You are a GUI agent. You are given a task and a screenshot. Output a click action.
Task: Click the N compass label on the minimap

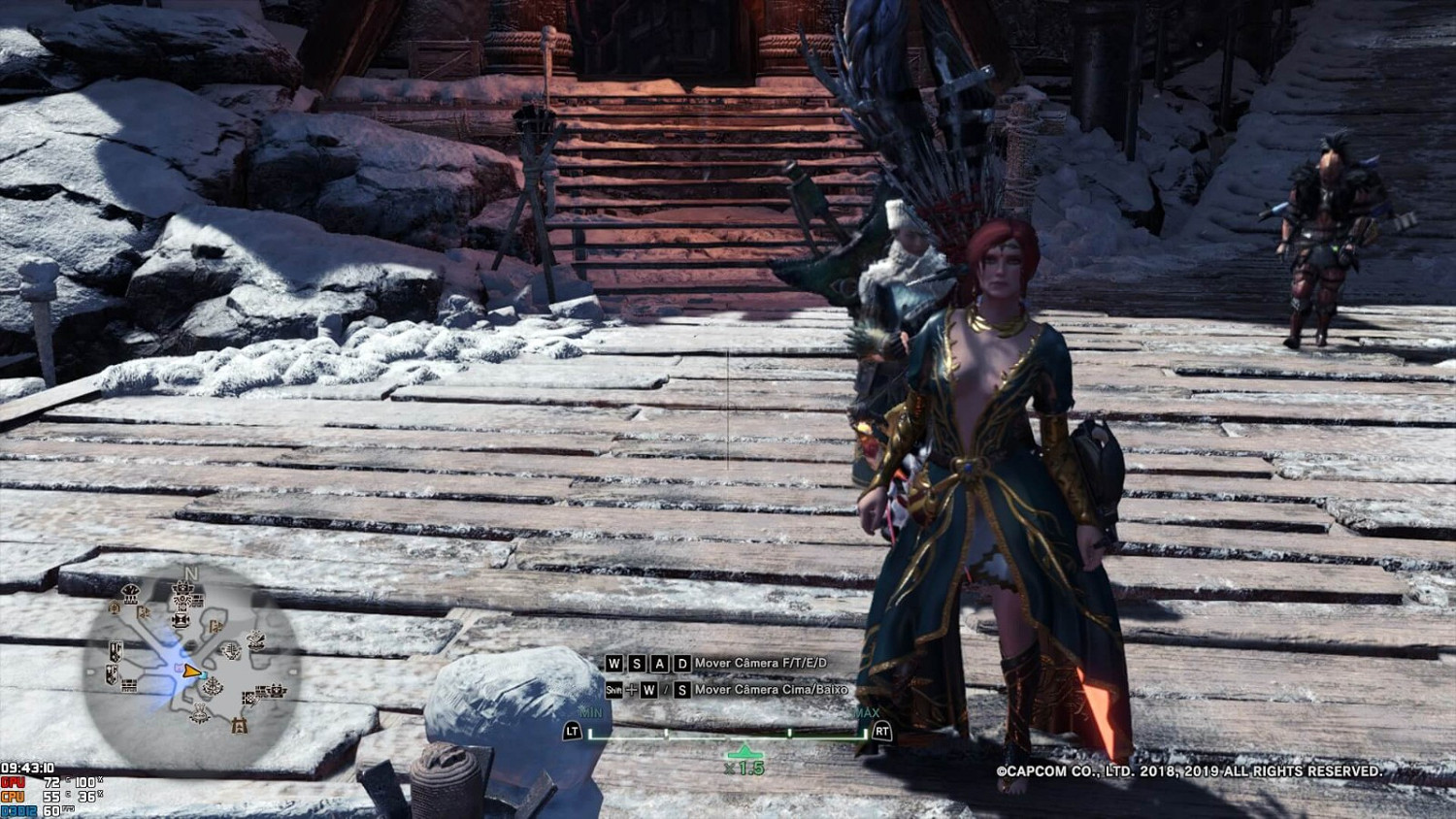(x=190, y=573)
